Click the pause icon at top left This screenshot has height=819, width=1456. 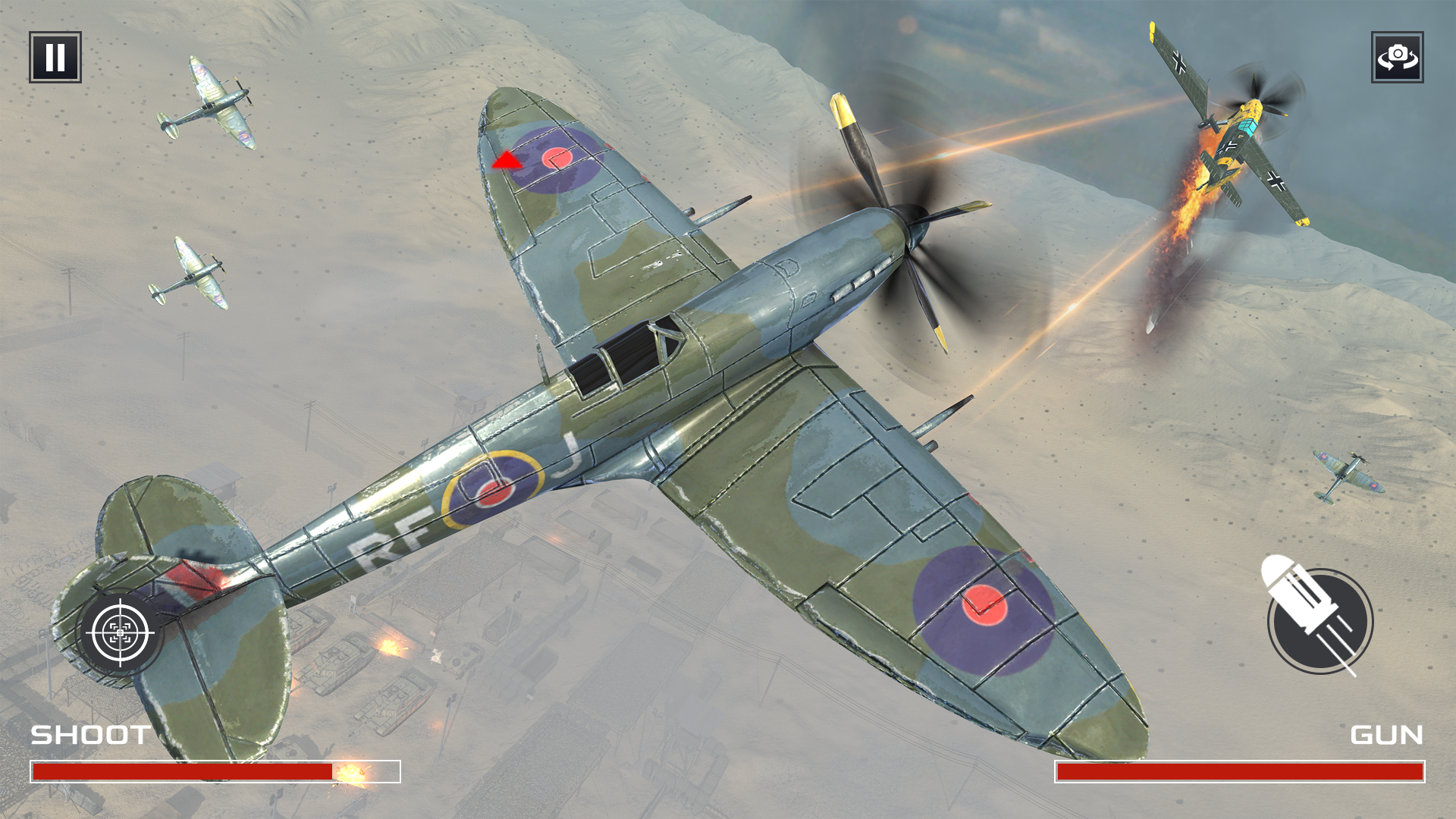click(55, 58)
